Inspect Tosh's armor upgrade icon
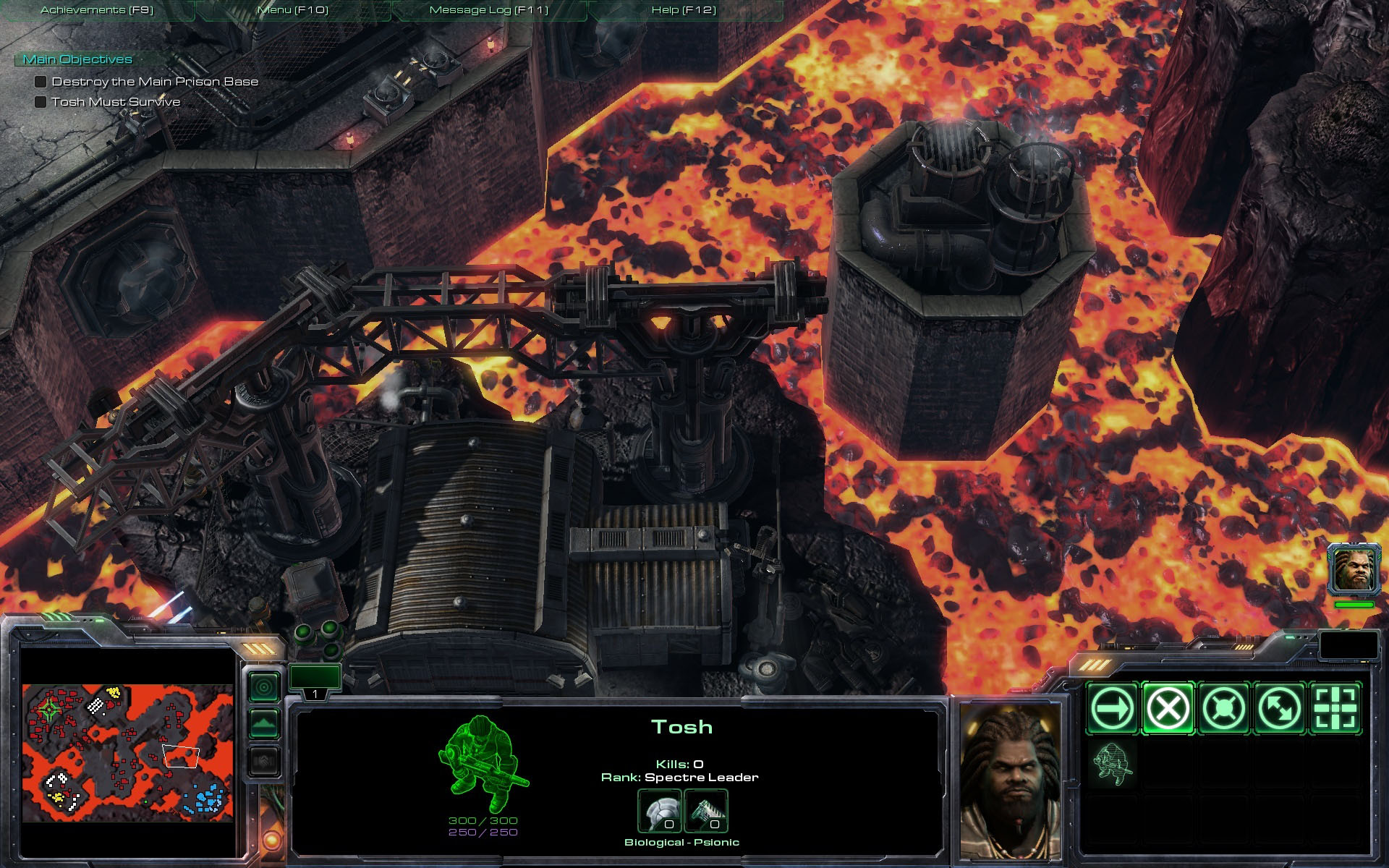The image size is (1389, 868). (659, 811)
